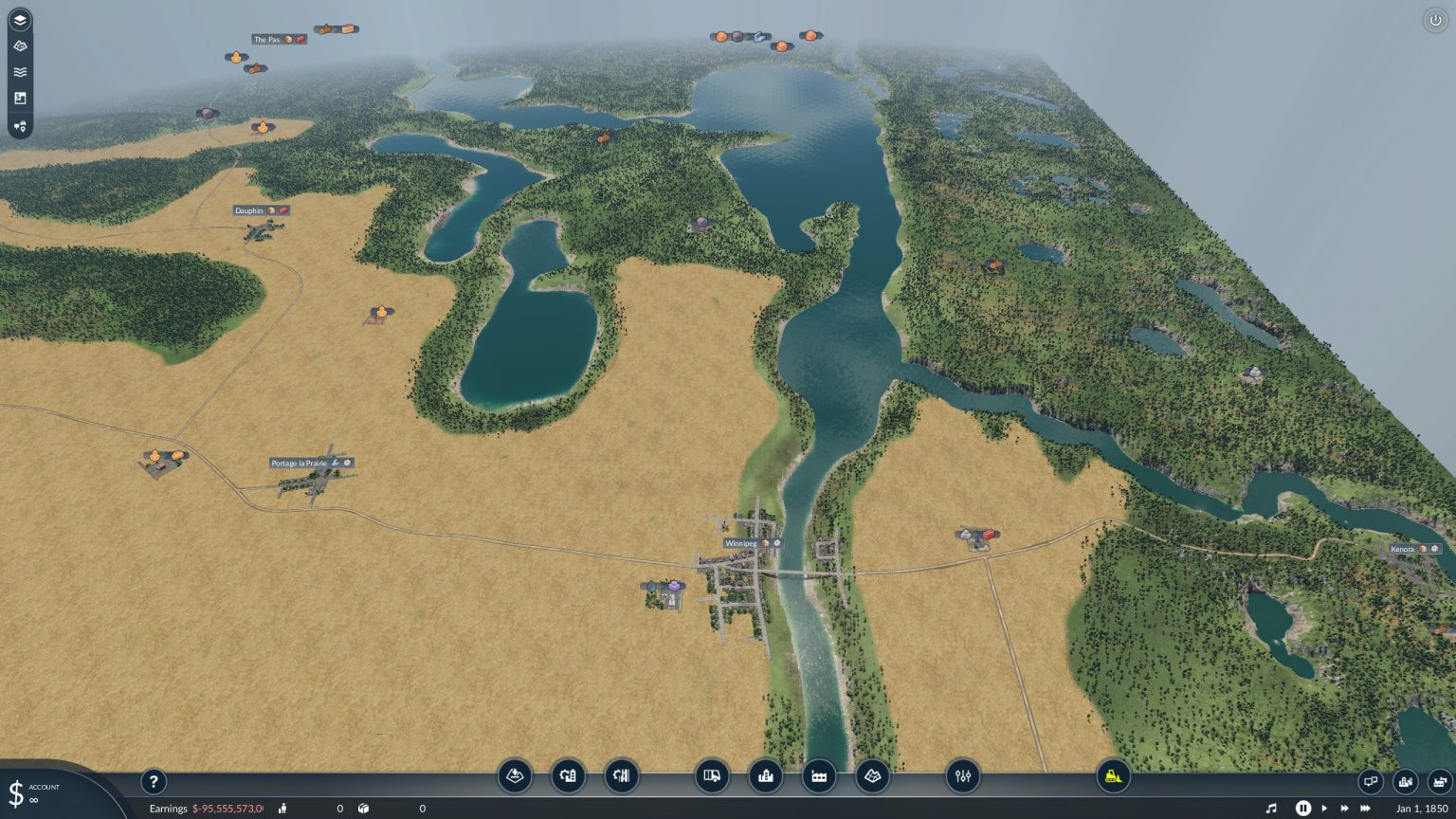Open the road vehicles menu
The width and height of the screenshot is (1456, 819).
712,776
